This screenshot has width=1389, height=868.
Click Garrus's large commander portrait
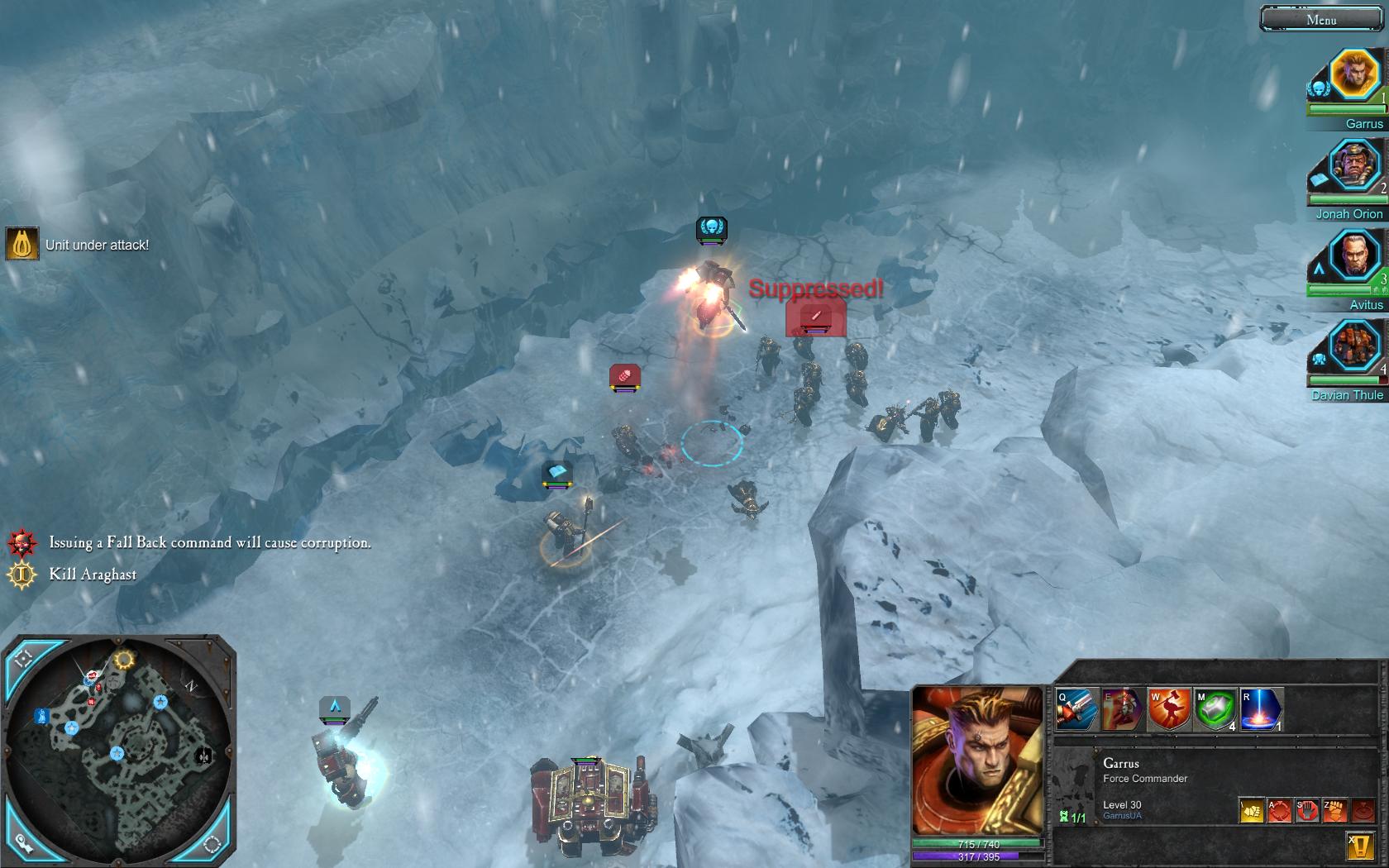pos(976,761)
